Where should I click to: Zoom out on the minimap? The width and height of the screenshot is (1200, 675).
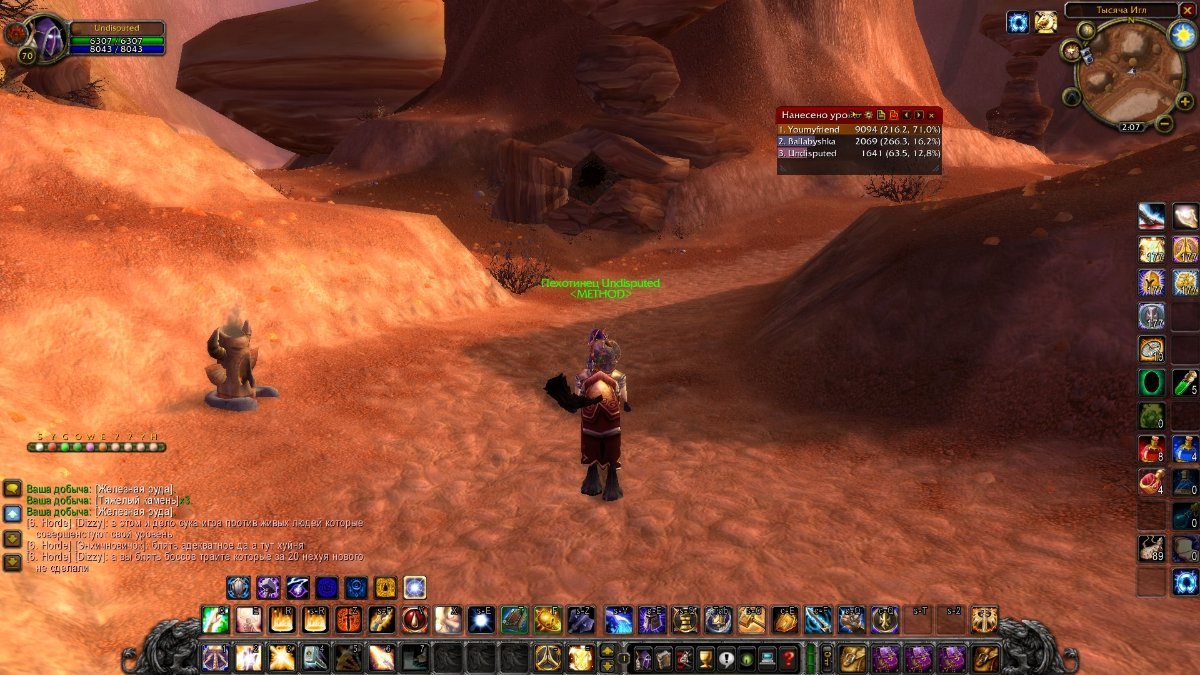(1164, 124)
